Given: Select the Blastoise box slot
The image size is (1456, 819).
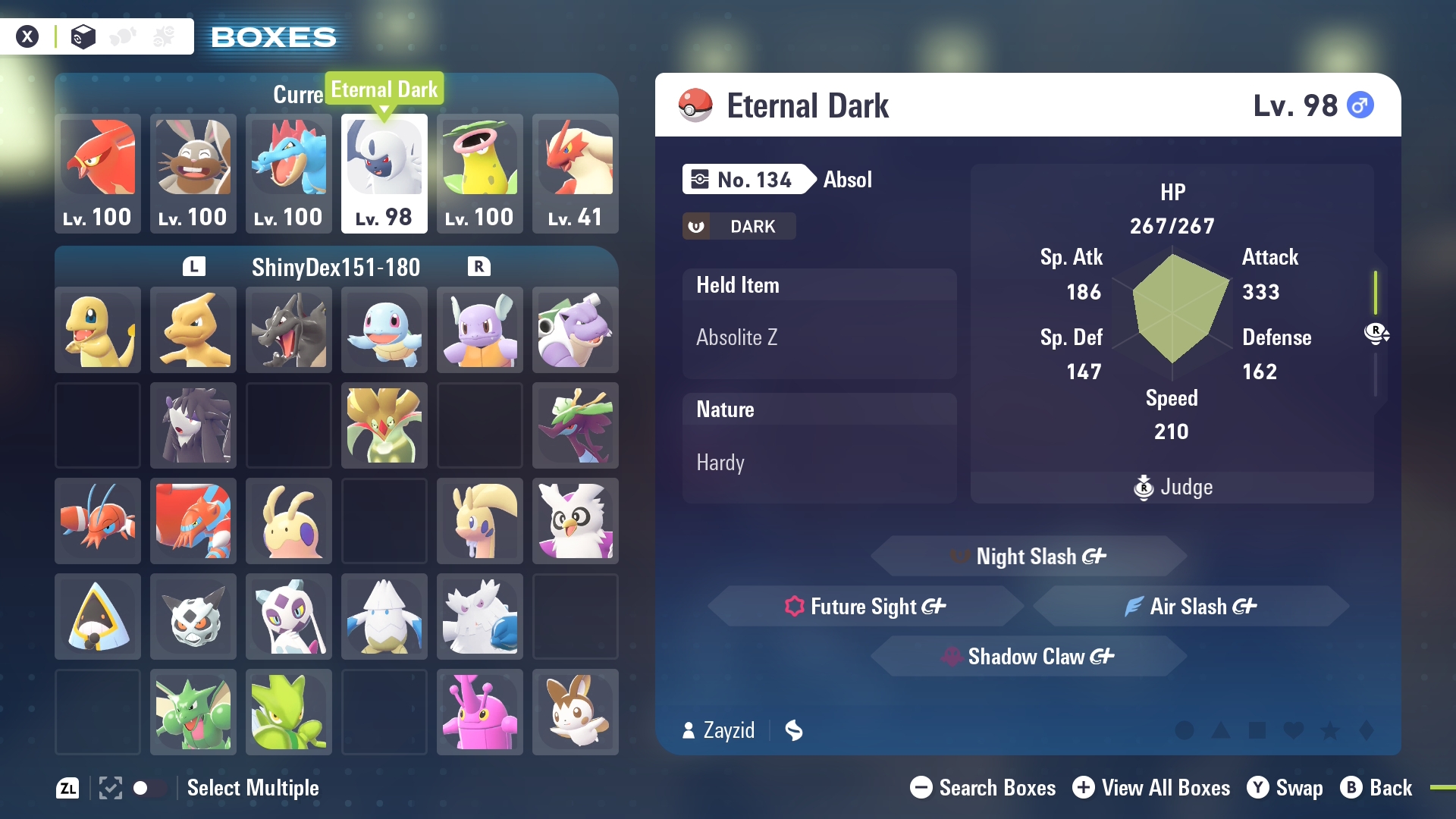Looking at the screenshot, I should pos(575,330).
